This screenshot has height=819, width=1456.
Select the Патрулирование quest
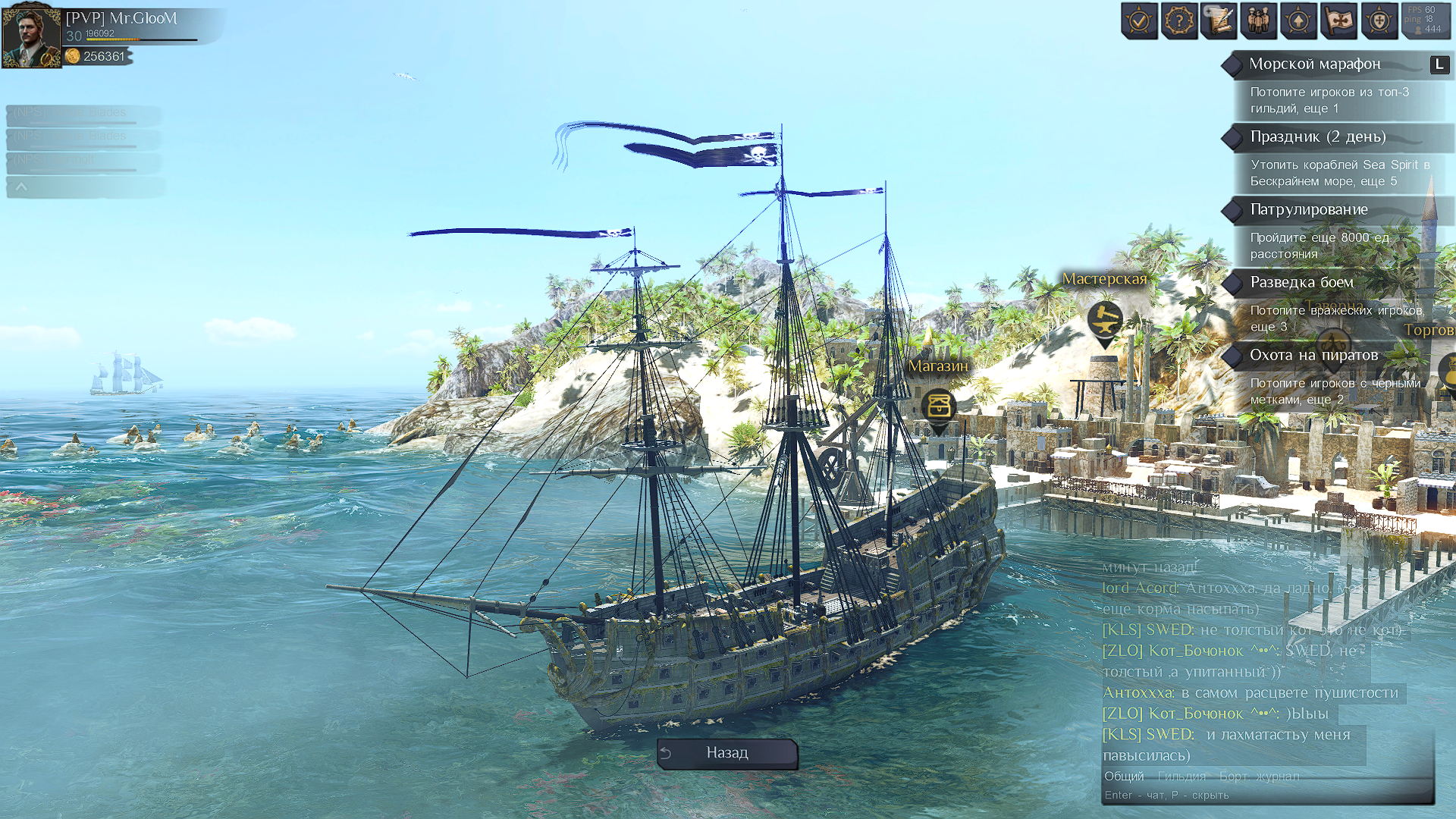coord(1309,210)
